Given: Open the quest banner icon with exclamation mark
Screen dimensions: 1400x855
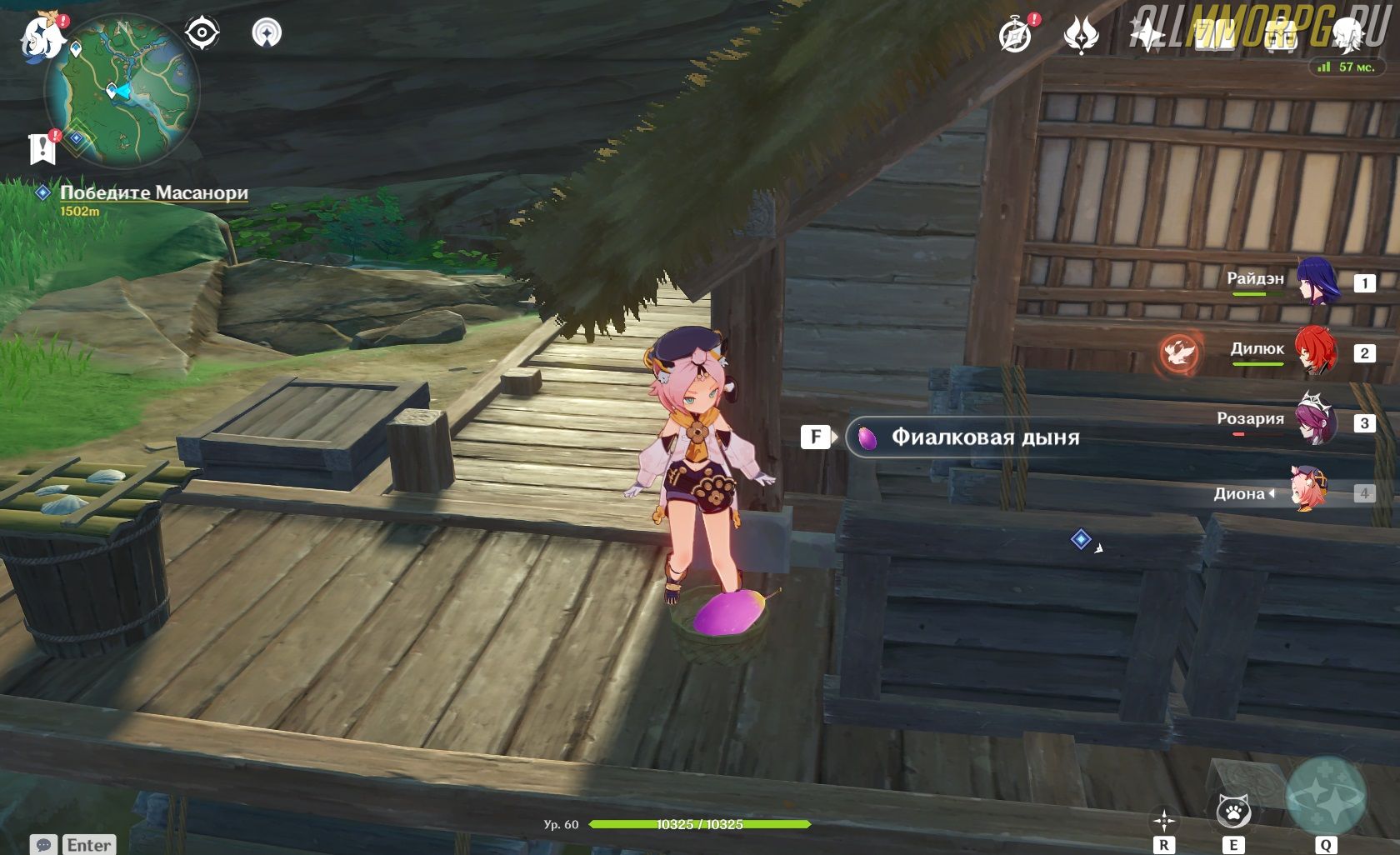Looking at the screenshot, I should [x=42, y=147].
